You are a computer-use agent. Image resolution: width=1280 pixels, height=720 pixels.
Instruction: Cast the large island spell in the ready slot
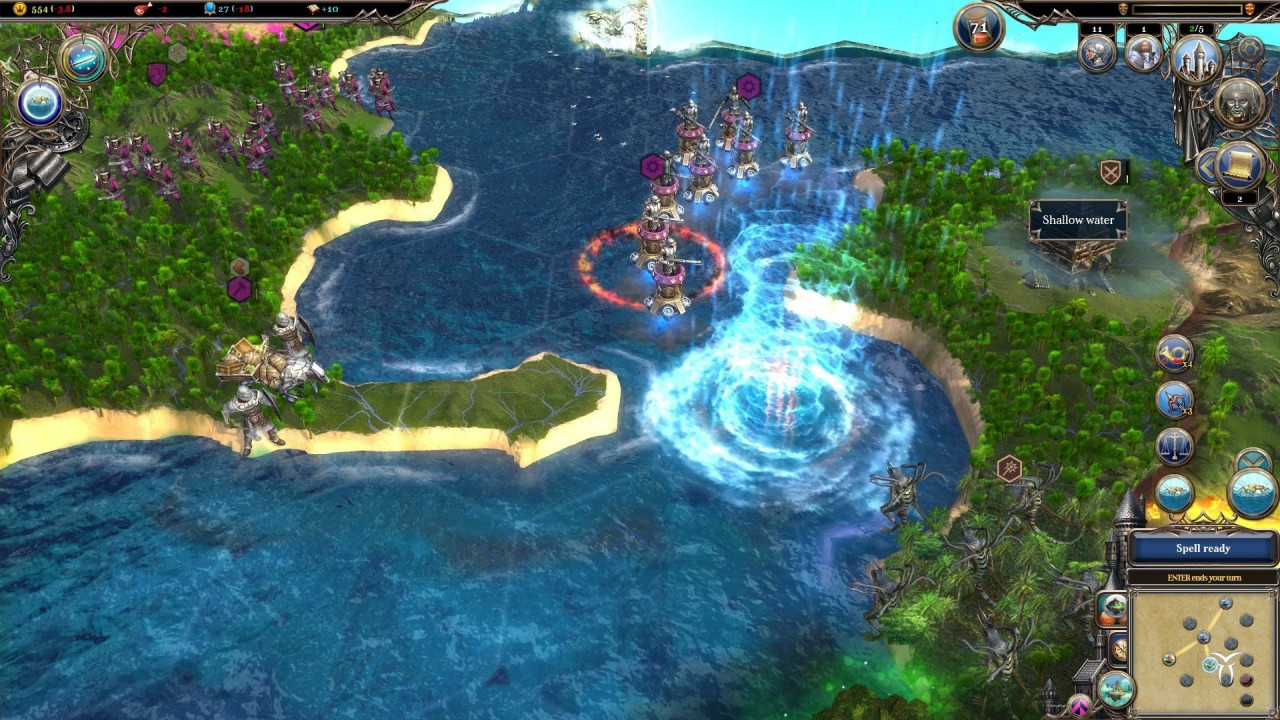tap(1252, 493)
